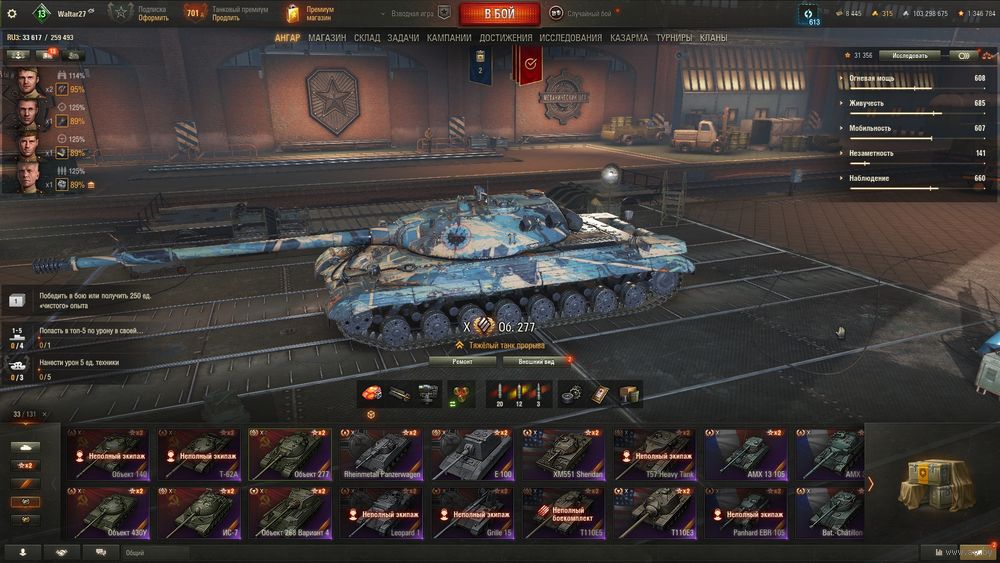Click the Ремонт button
Screen dimensions: 1000x563
coord(462,361)
